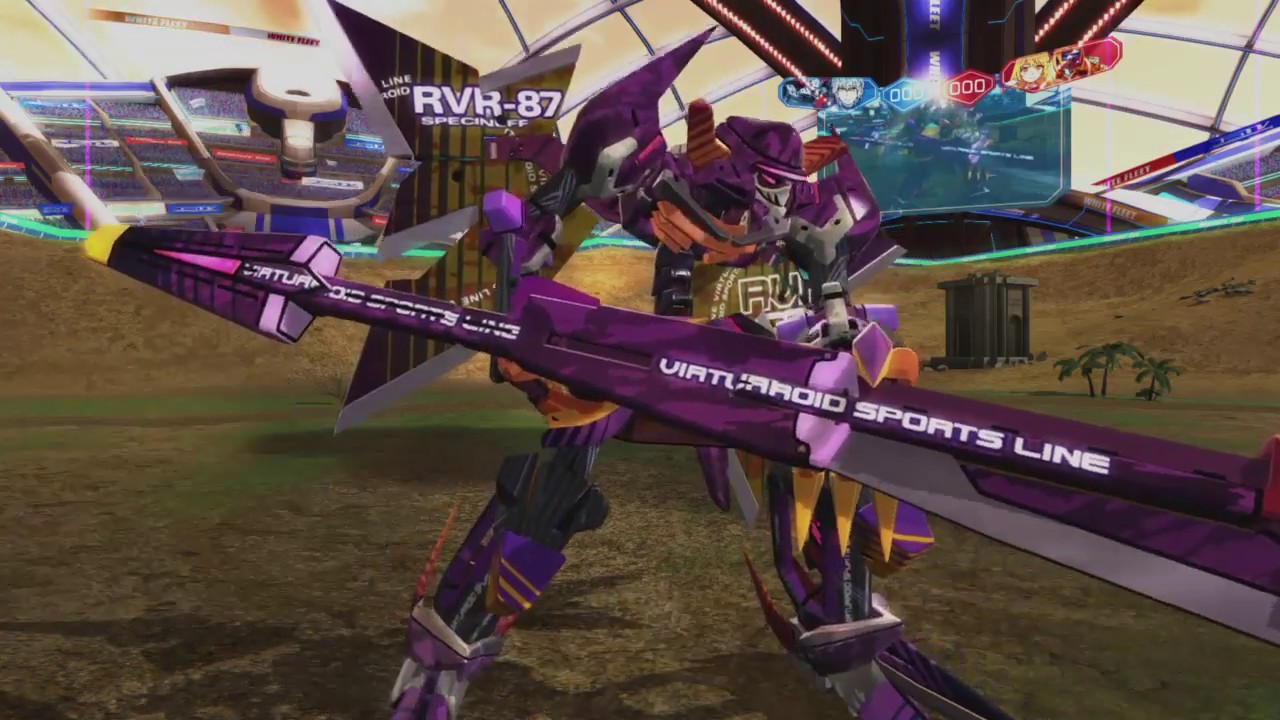Click the red team mech emblem icon
The image size is (1280, 720).
[1073, 65]
